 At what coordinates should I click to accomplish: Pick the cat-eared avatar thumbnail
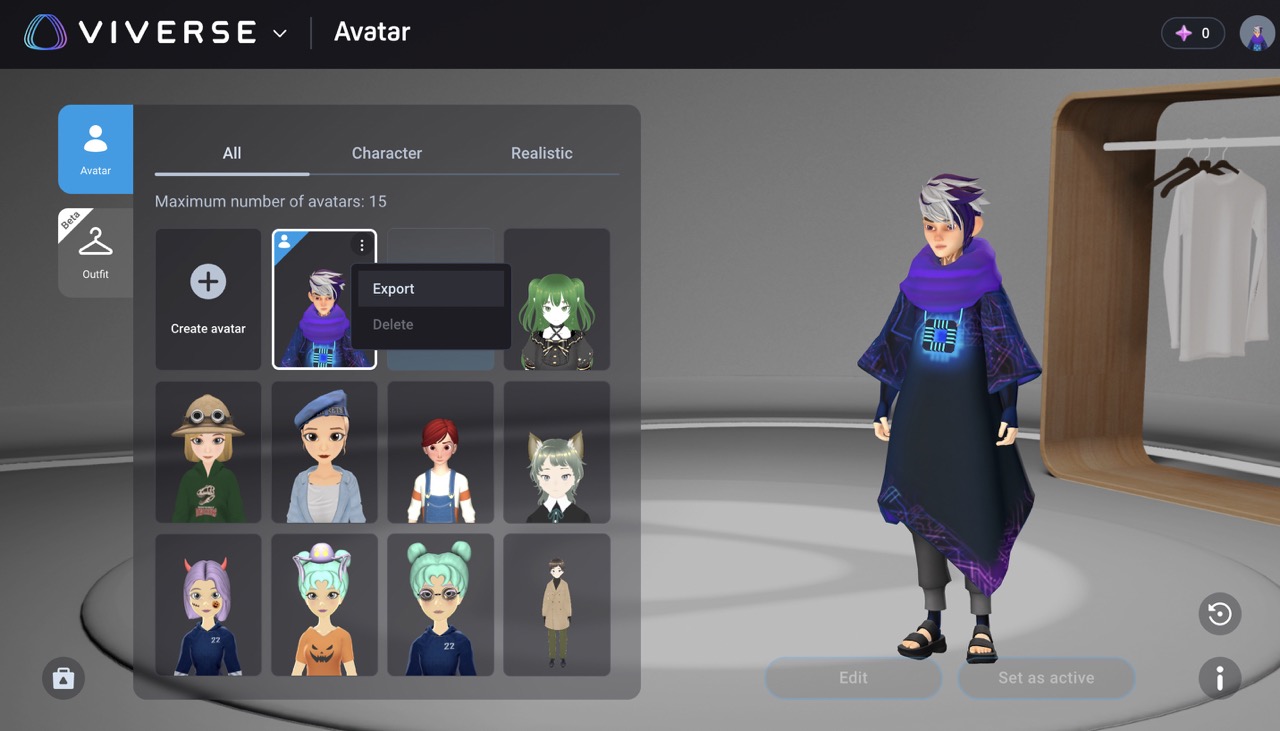[x=557, y=452]
